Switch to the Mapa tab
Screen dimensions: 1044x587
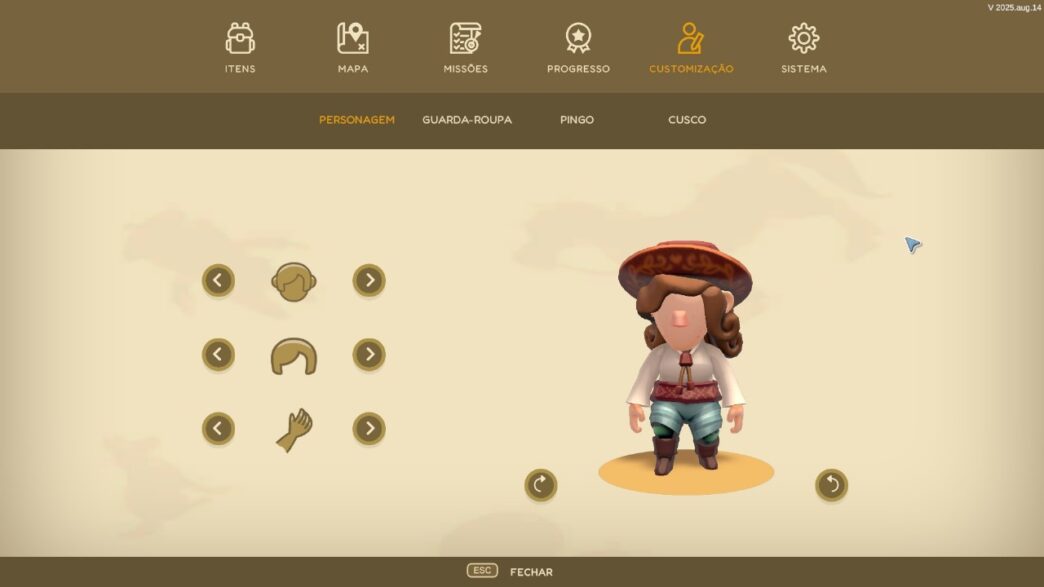[353, 48]
